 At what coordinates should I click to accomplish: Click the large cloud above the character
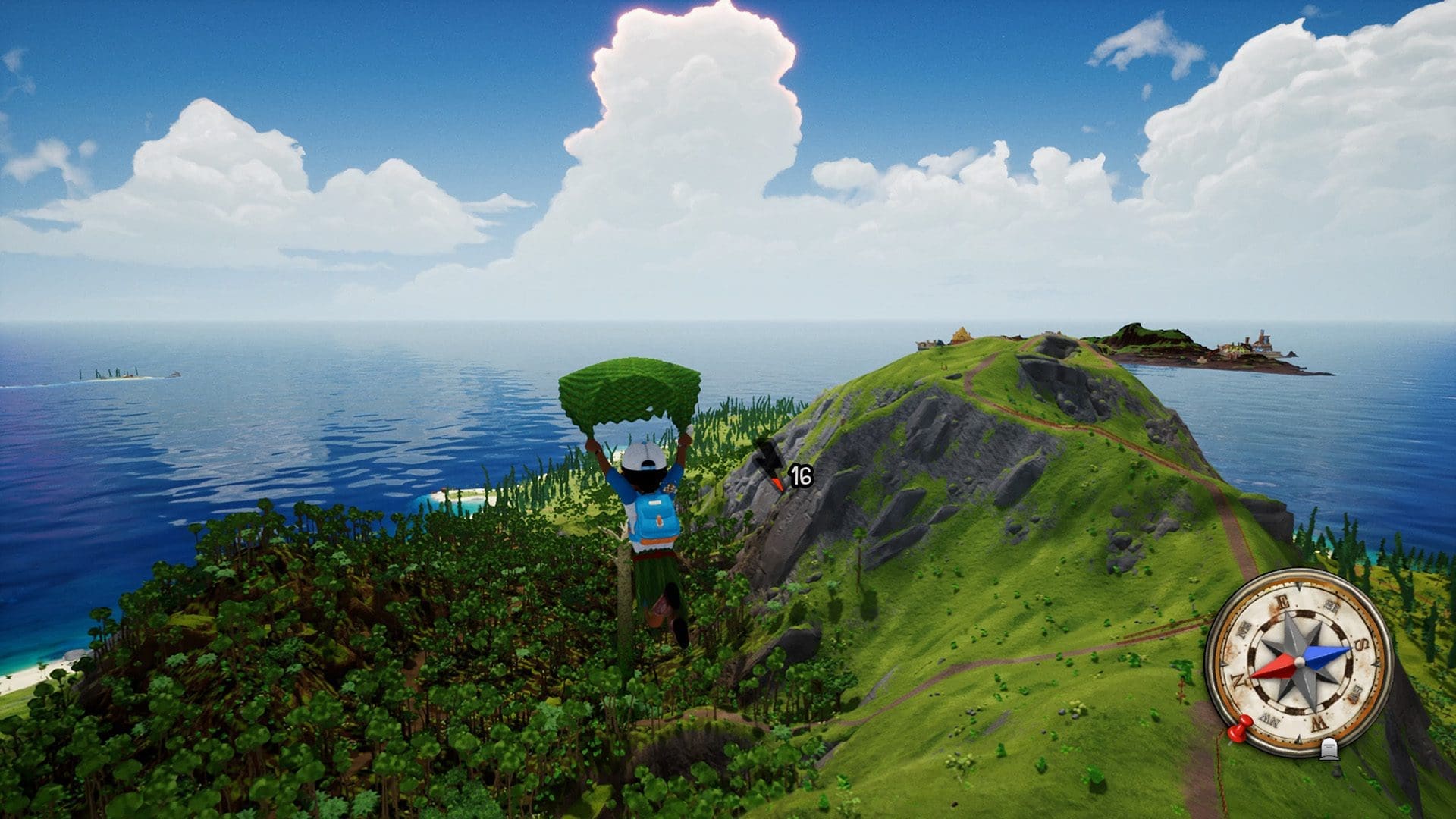(x=682, y=114)
